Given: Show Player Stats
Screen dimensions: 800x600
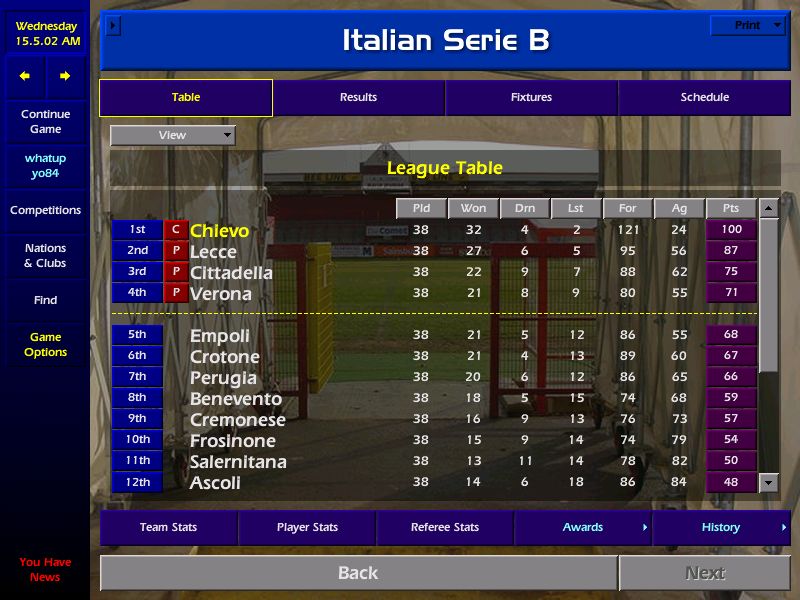Looking at the screenshot, I should 307,528.
